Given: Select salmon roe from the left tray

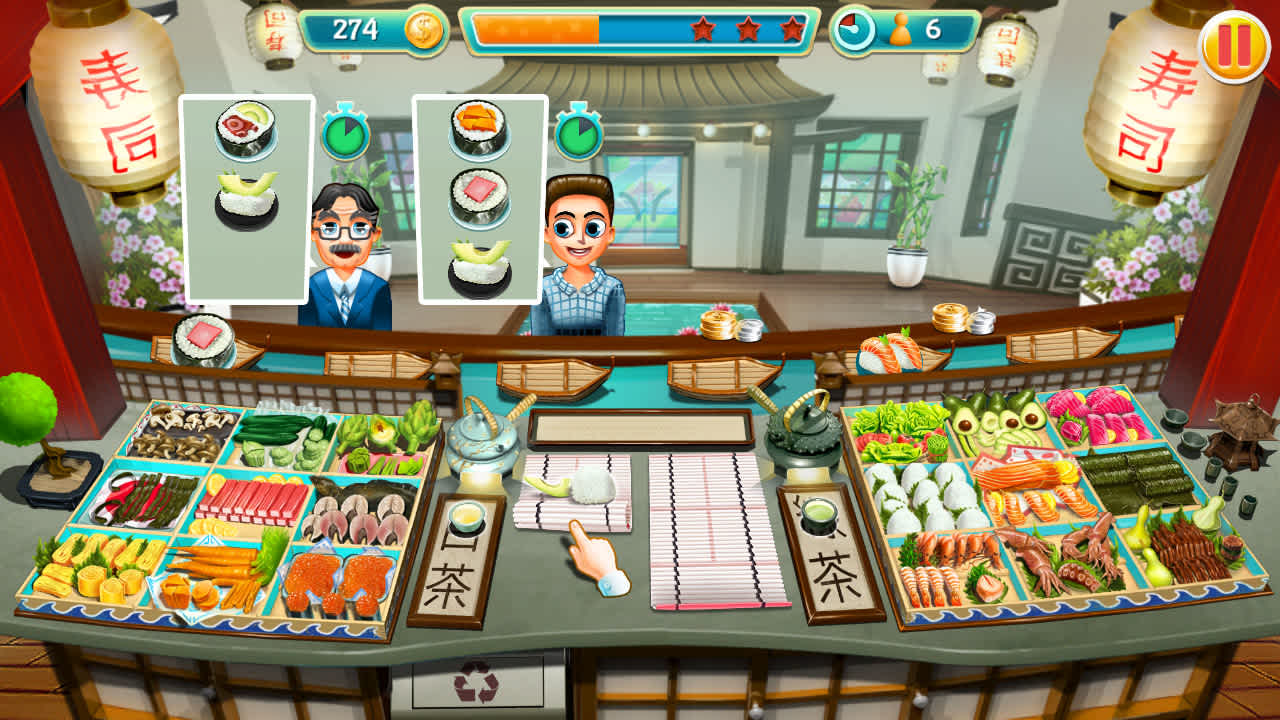Looking at the screenshot, I should 332,576.
